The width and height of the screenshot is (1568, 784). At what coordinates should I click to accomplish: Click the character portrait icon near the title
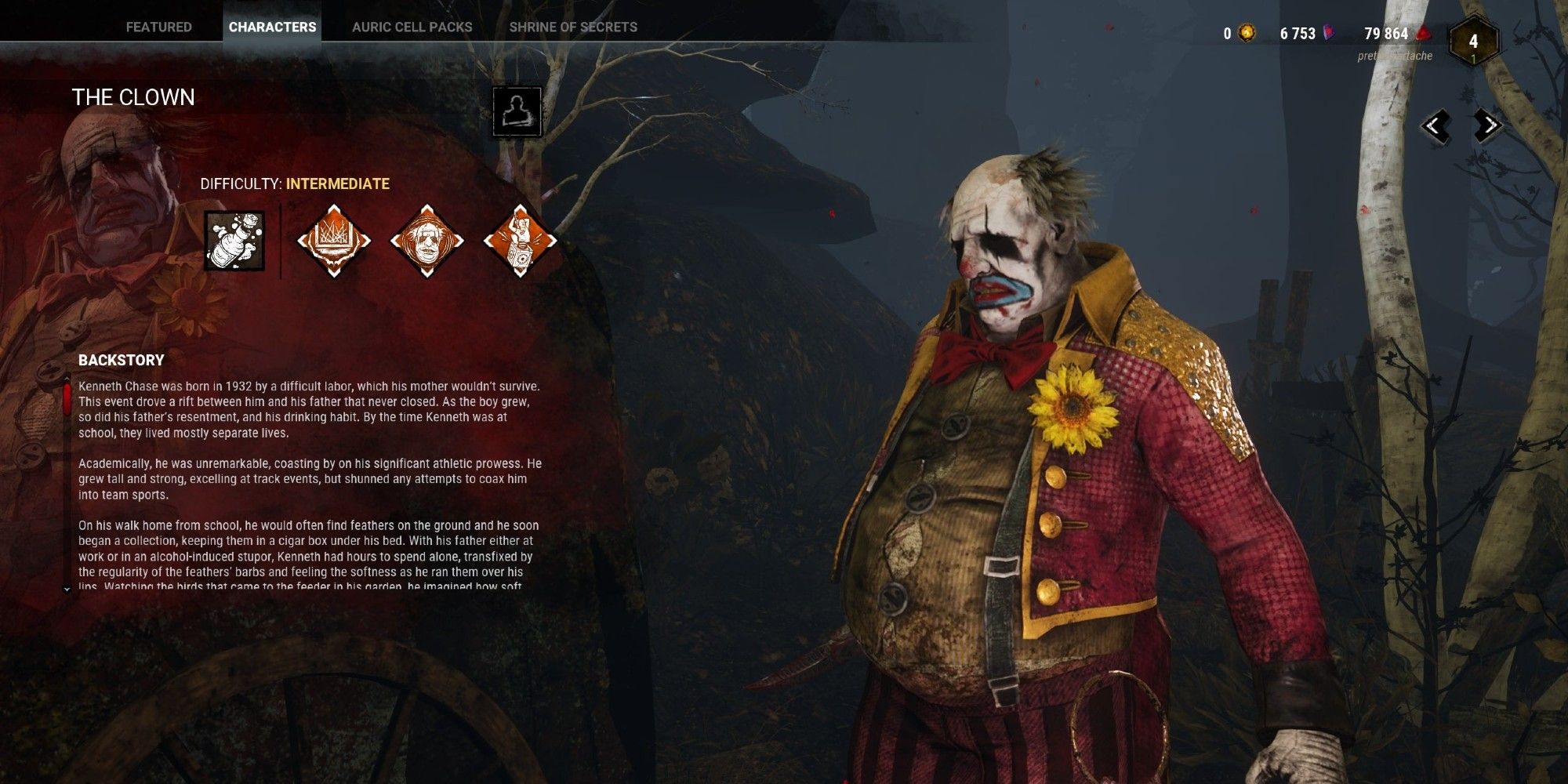click(x=517, y=111)
